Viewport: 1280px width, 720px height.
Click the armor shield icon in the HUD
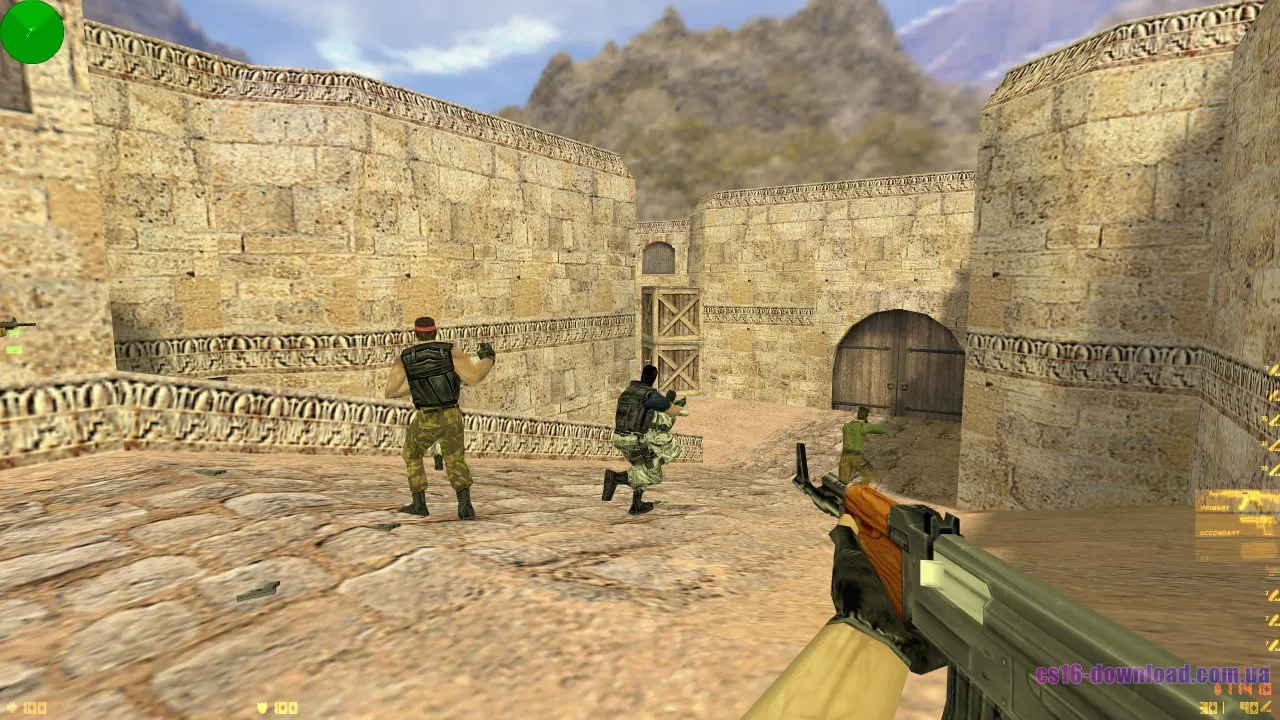260,707
